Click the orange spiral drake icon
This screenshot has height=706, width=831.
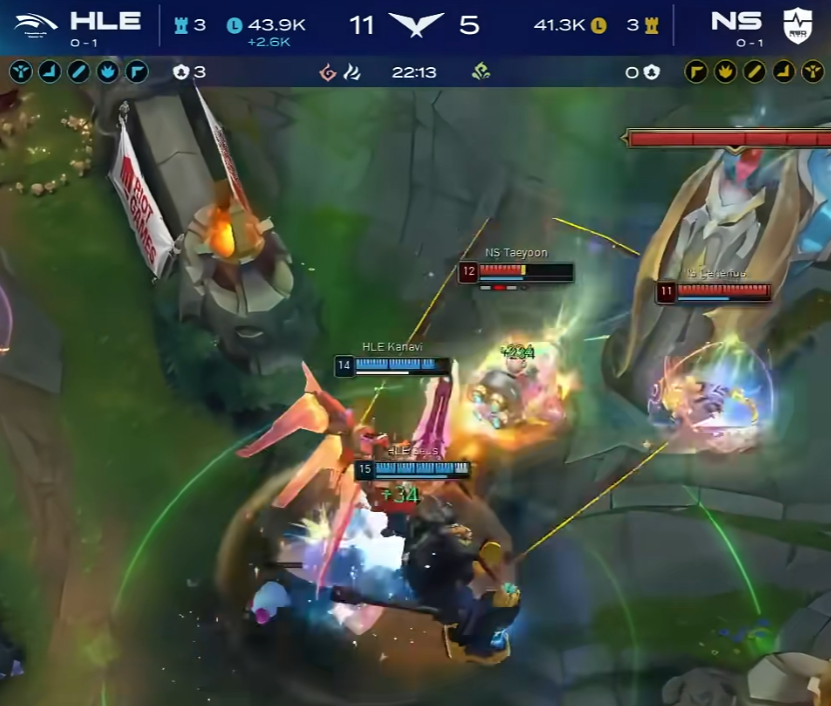[x=326, y=72]
